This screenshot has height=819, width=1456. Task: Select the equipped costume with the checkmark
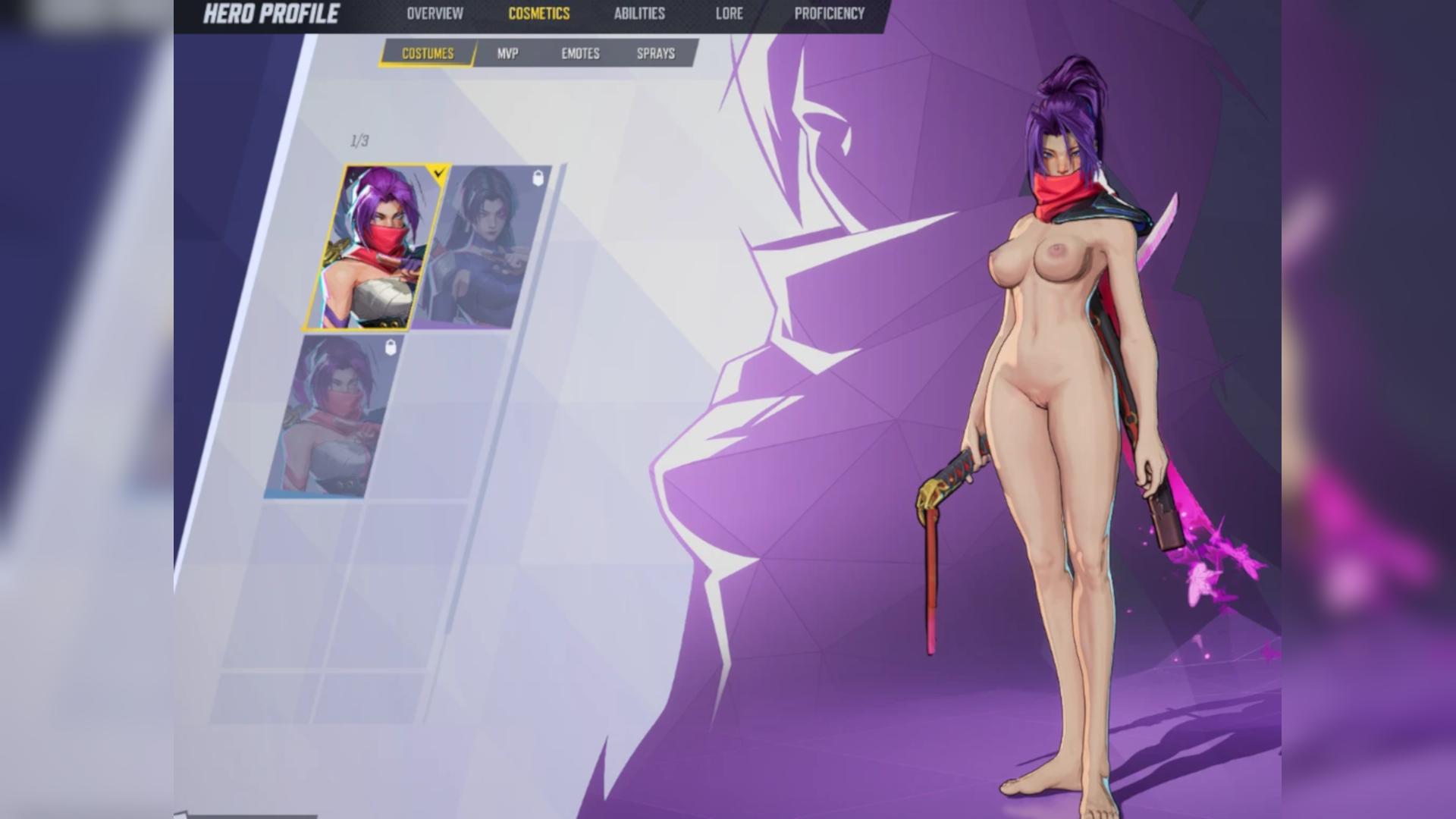(375, 248)
